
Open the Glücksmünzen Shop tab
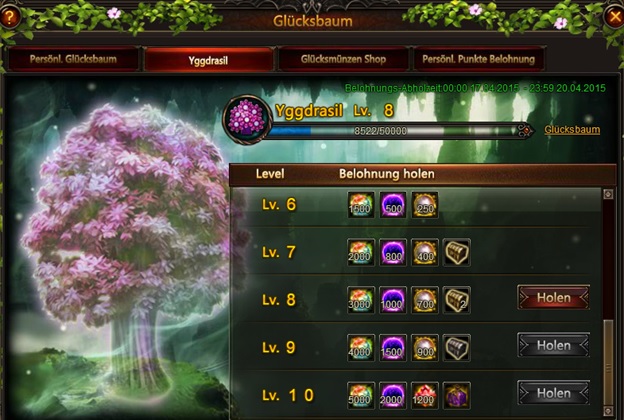342,59
